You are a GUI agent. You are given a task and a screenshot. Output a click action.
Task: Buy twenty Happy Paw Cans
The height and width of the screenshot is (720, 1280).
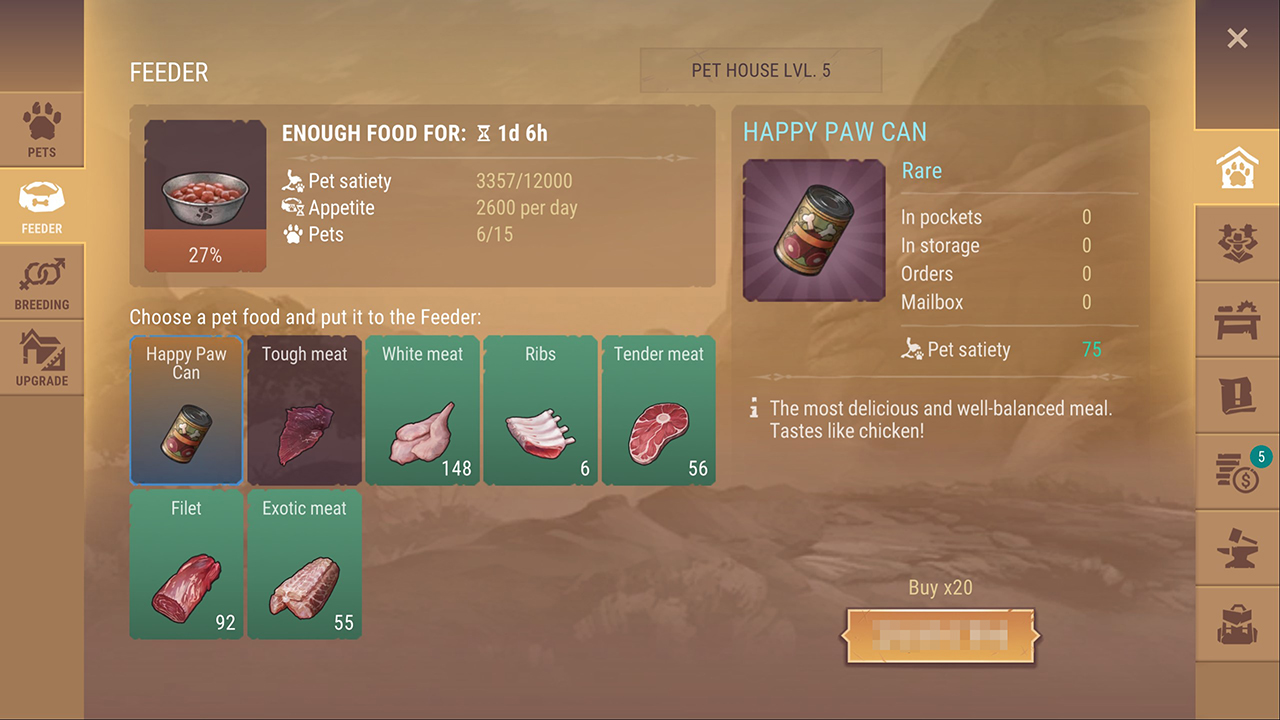click(x=940, y=635)
